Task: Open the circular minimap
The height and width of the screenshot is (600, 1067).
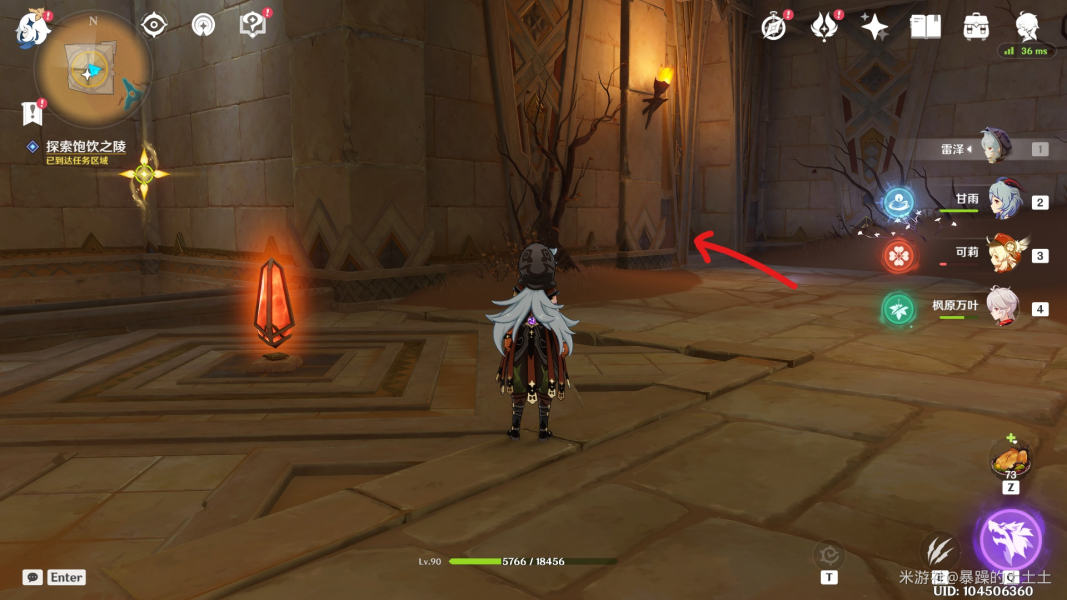Action: click(93, 71)
